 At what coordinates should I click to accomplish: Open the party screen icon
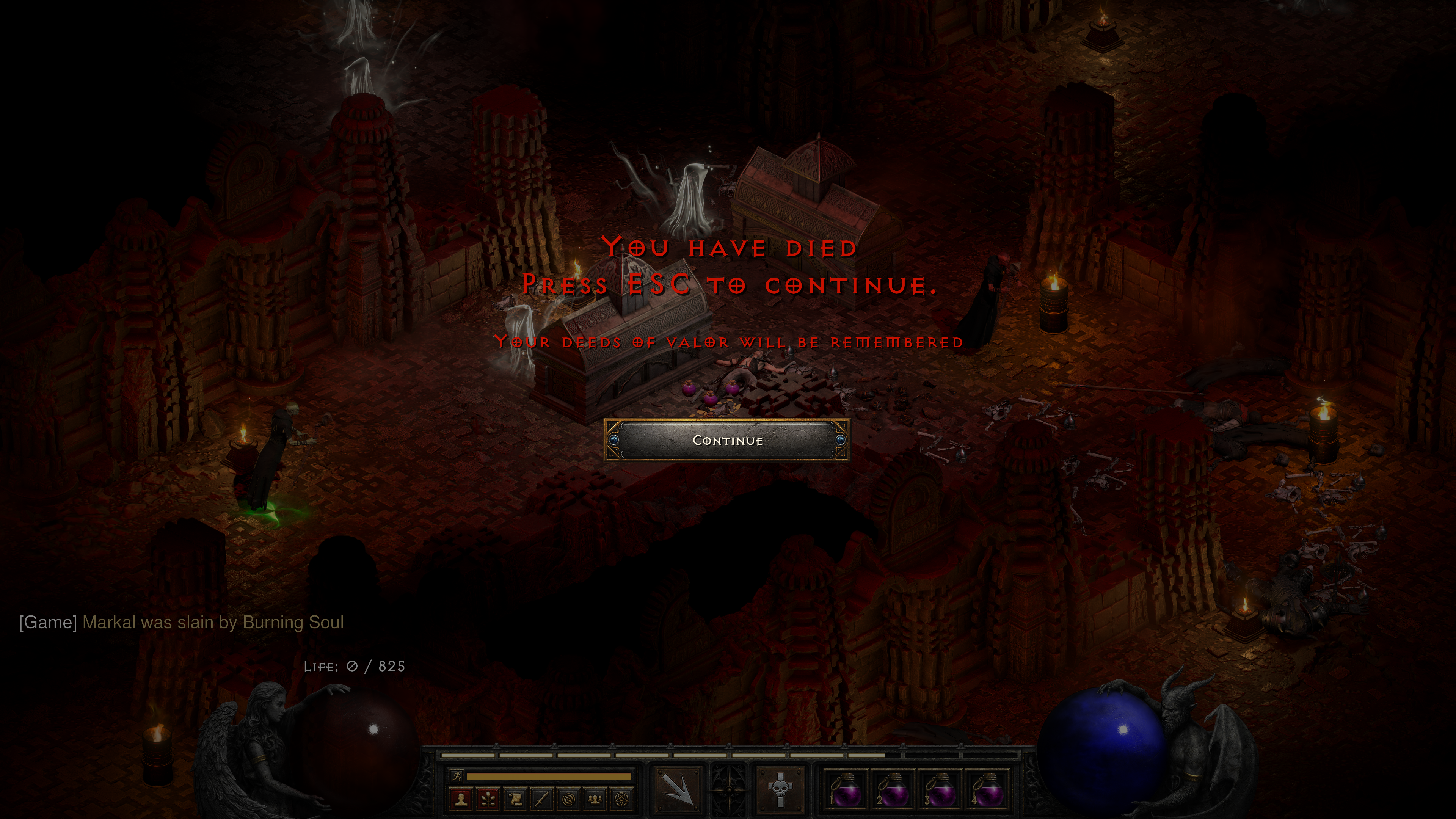click(x=596, y=799)
